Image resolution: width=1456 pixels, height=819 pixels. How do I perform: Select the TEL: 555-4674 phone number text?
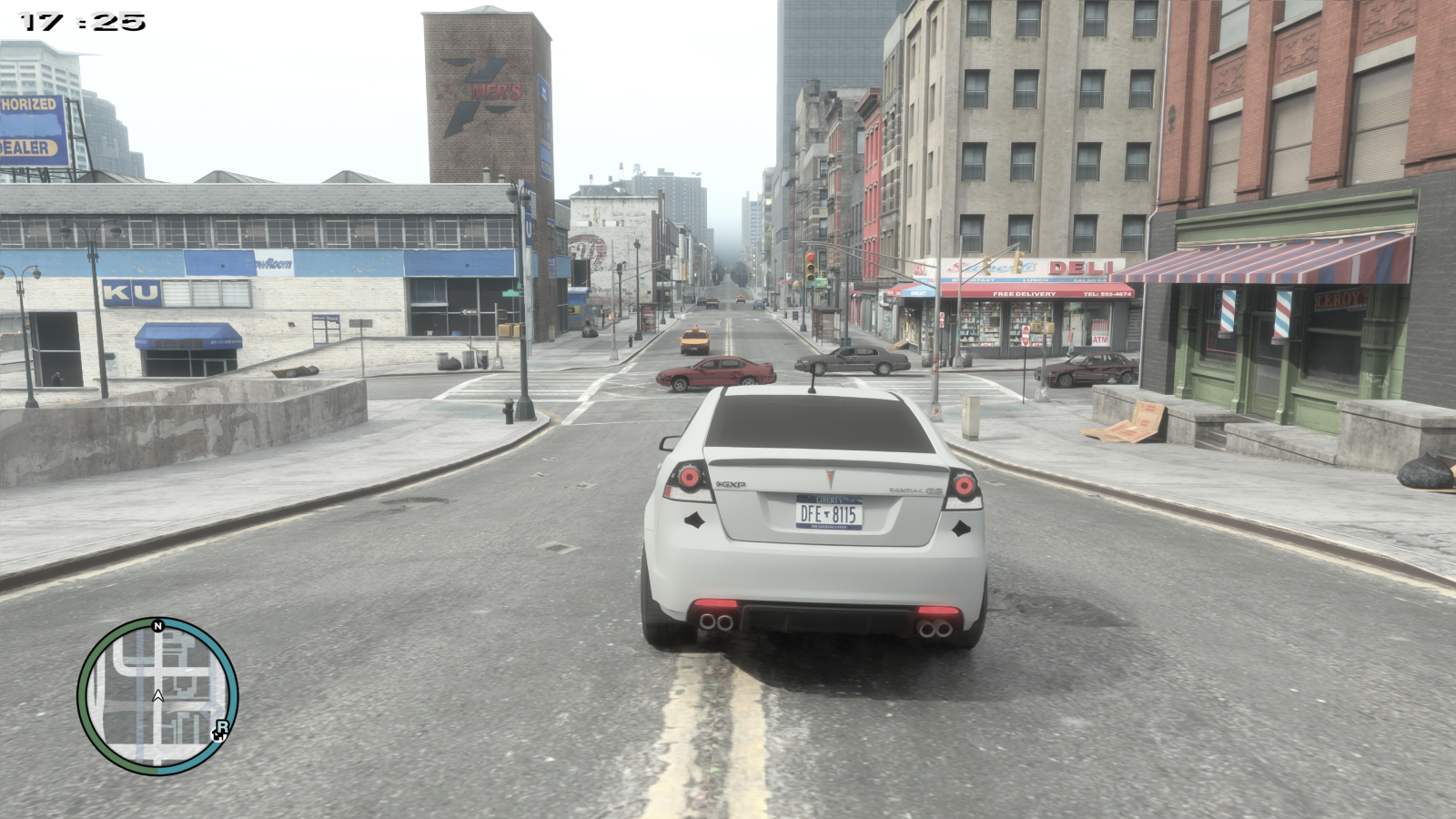coord(1107,295)
